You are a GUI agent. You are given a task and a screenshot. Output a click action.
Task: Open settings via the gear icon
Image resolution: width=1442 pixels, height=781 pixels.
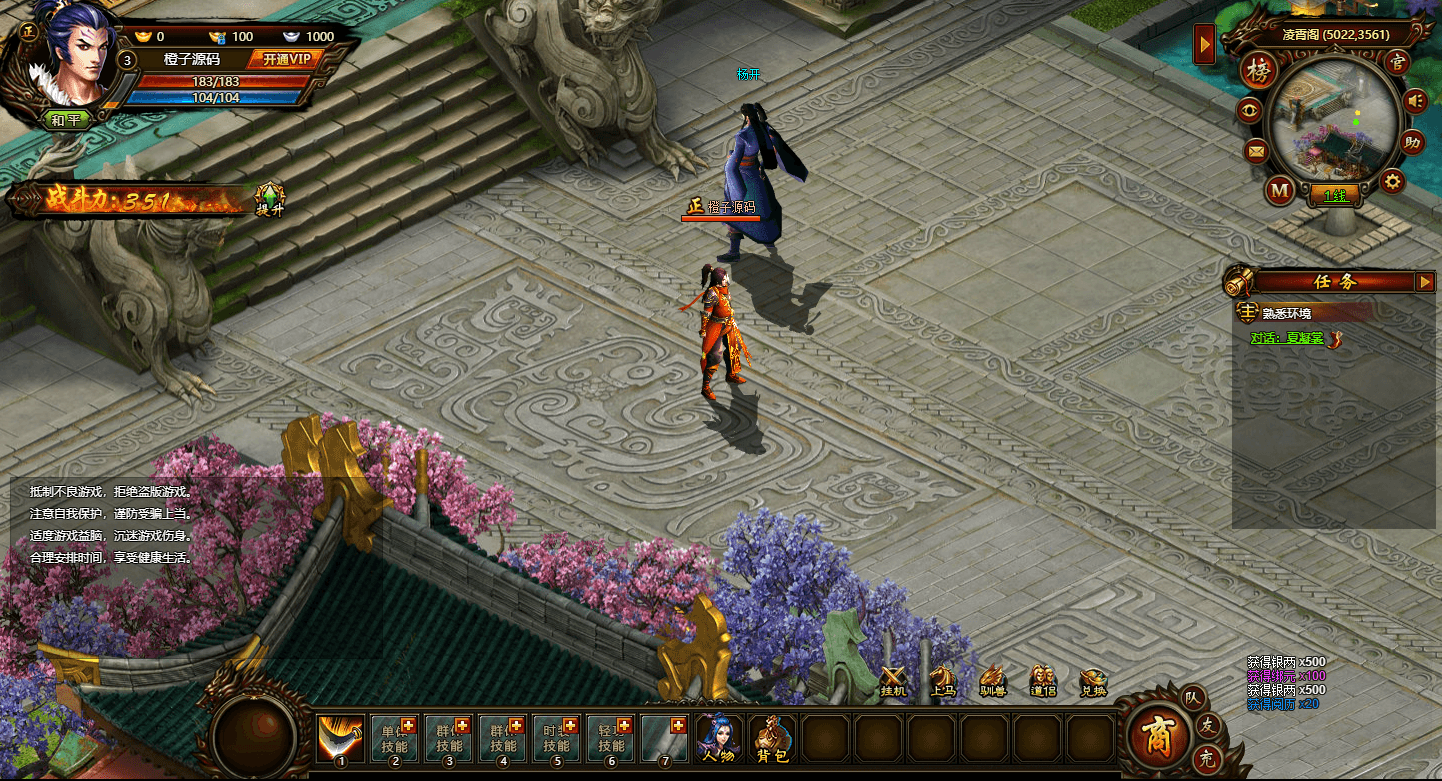coord(1392,181)
